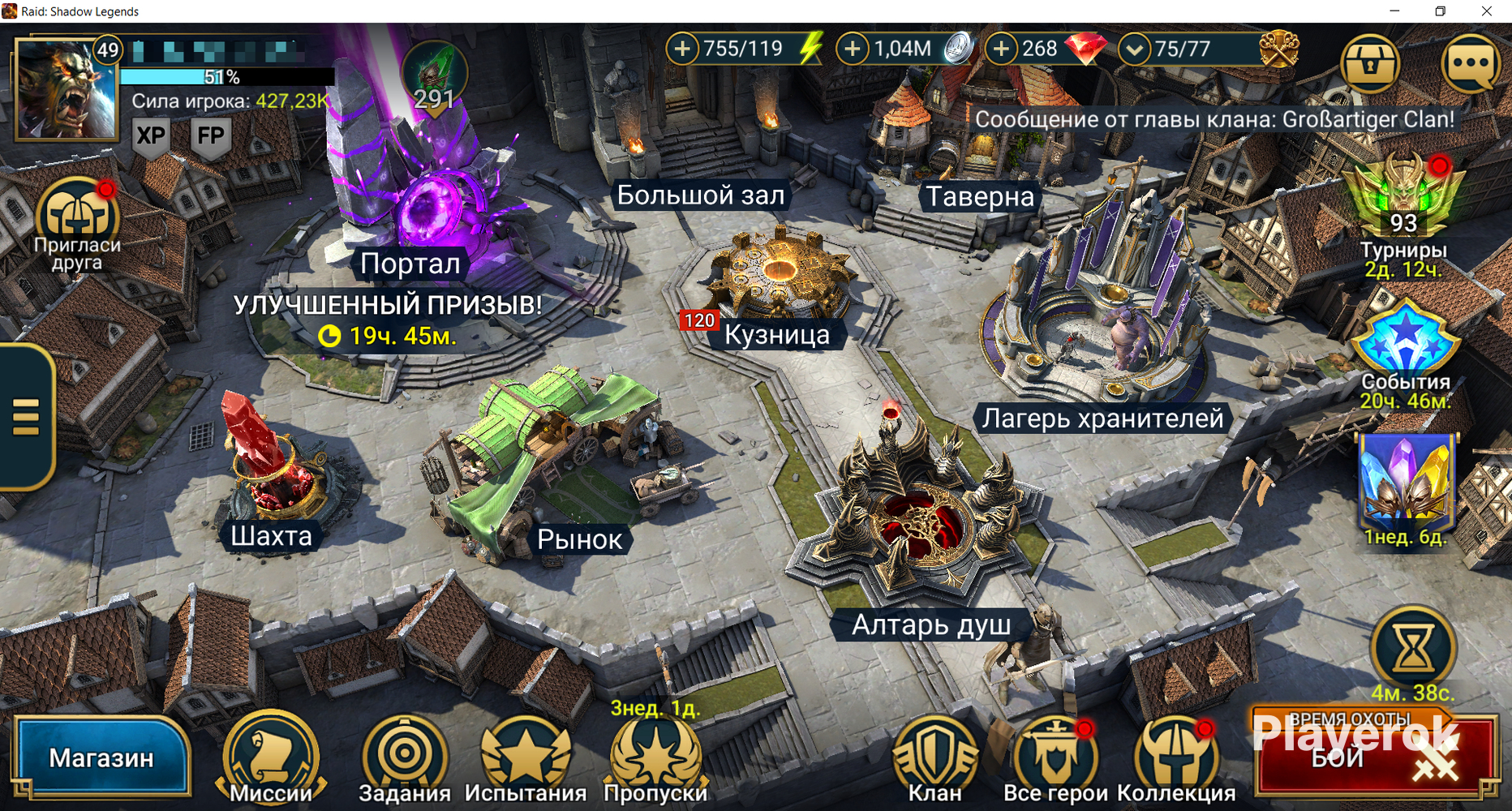
Task: Open the Миссии missions menu
Action: coord(271,758)
